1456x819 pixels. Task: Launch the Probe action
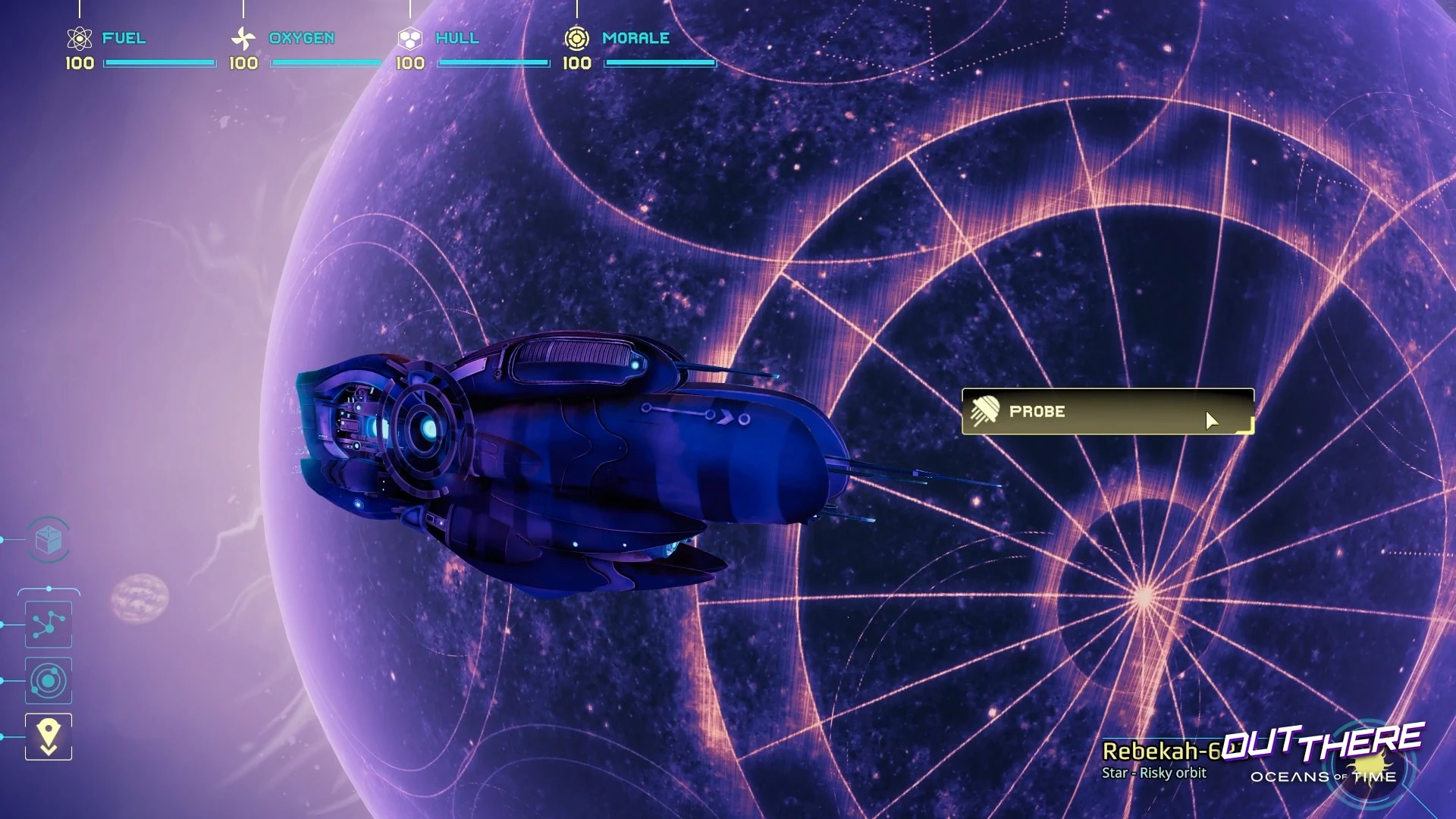(x=1107, y=412)
